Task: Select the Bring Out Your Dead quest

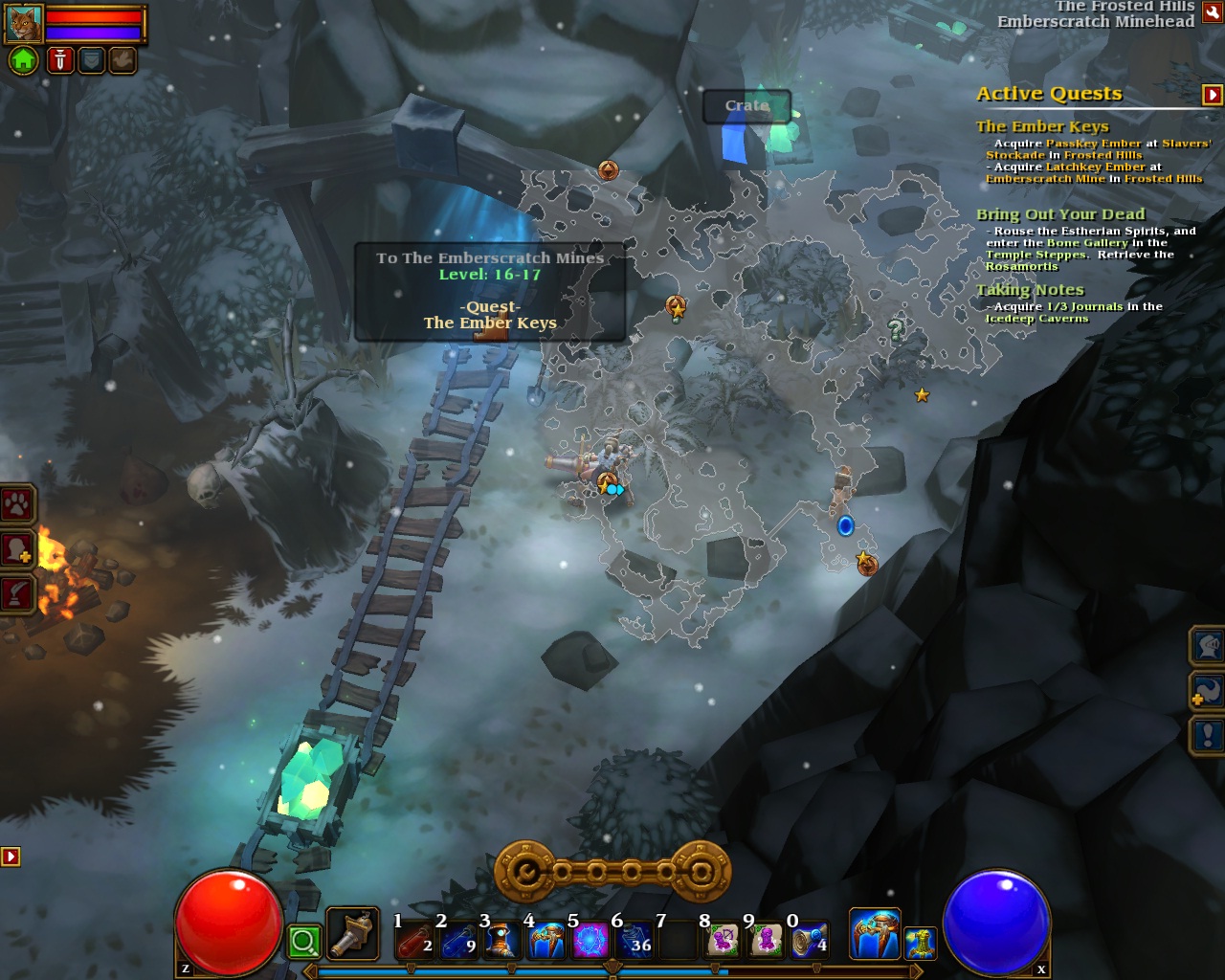Action: click(x=1059, y=214)
